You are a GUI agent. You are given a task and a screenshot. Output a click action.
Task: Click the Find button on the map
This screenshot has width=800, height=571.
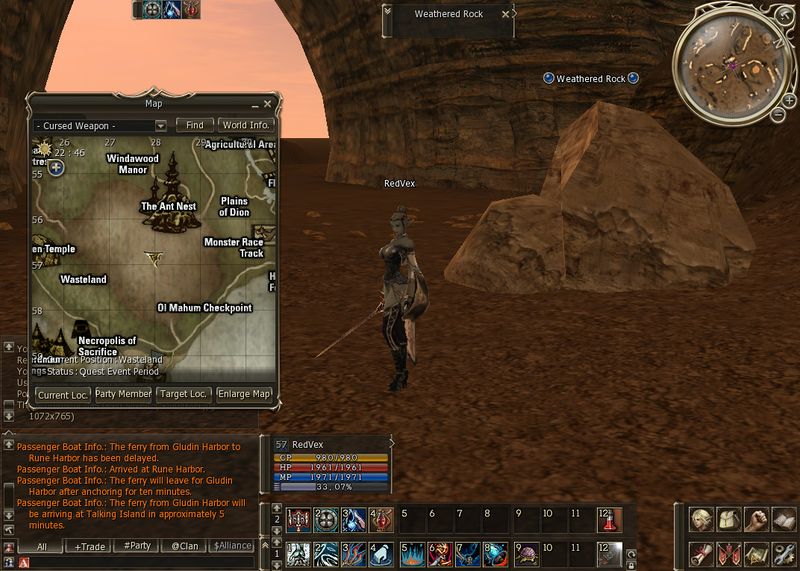194,126
